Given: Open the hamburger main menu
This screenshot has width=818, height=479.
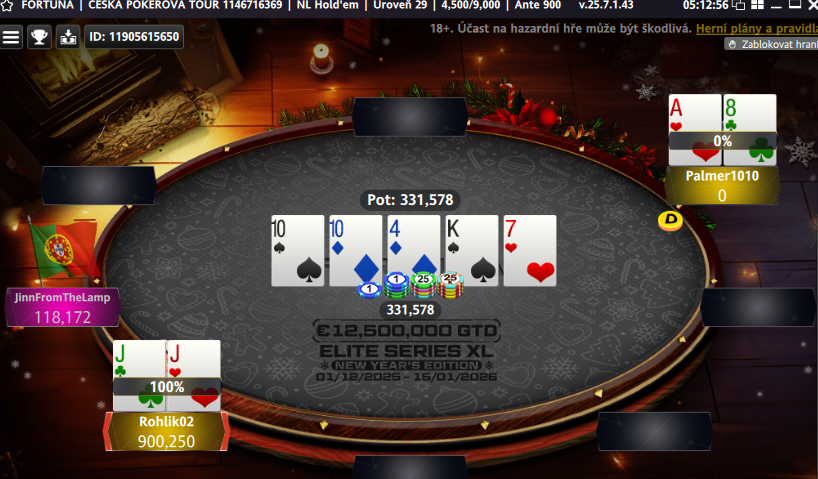Looking at the screenshot, I should [x=11, y=37].
